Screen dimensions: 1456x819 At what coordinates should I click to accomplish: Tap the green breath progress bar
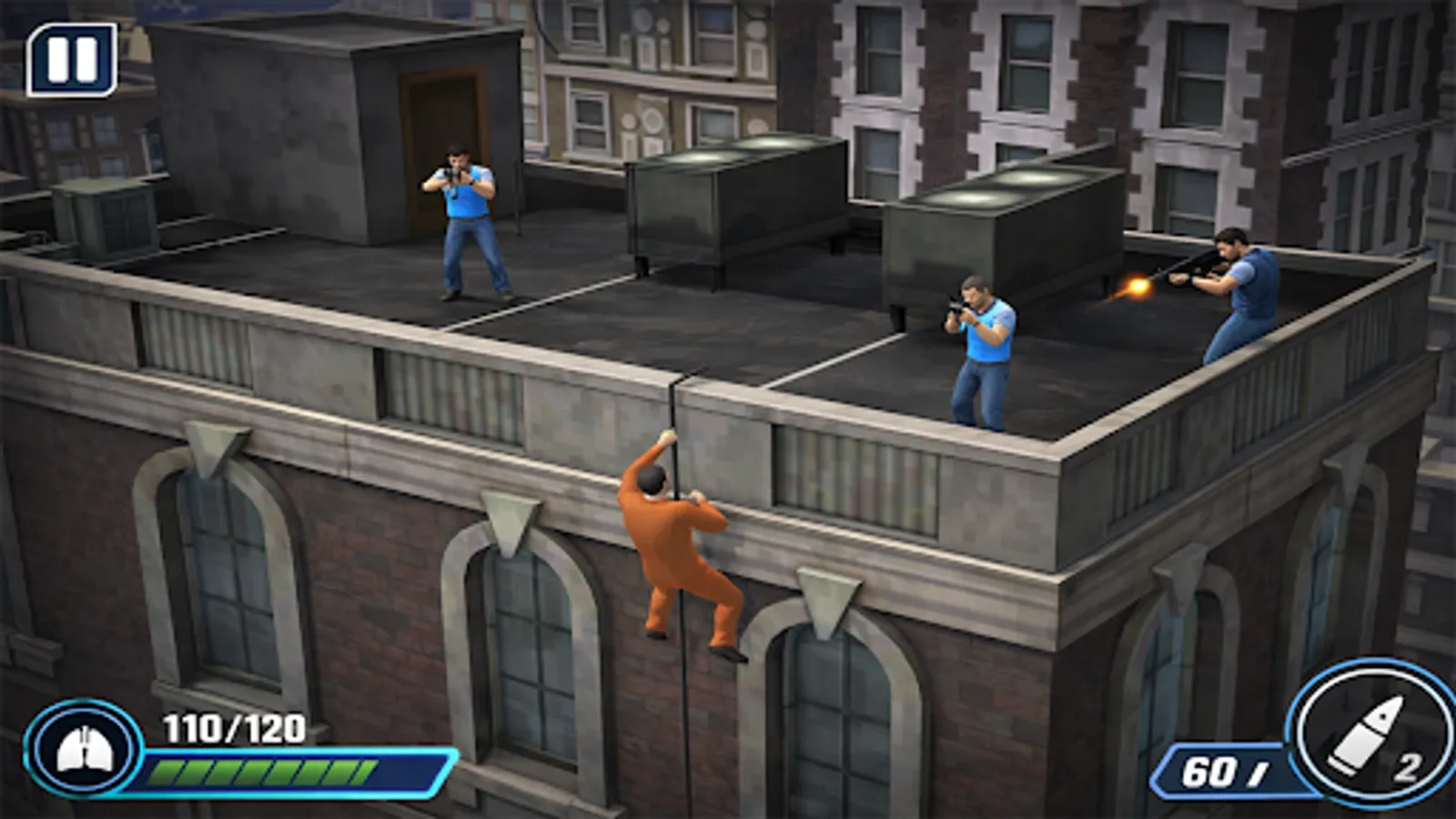(x=264, y=773)
